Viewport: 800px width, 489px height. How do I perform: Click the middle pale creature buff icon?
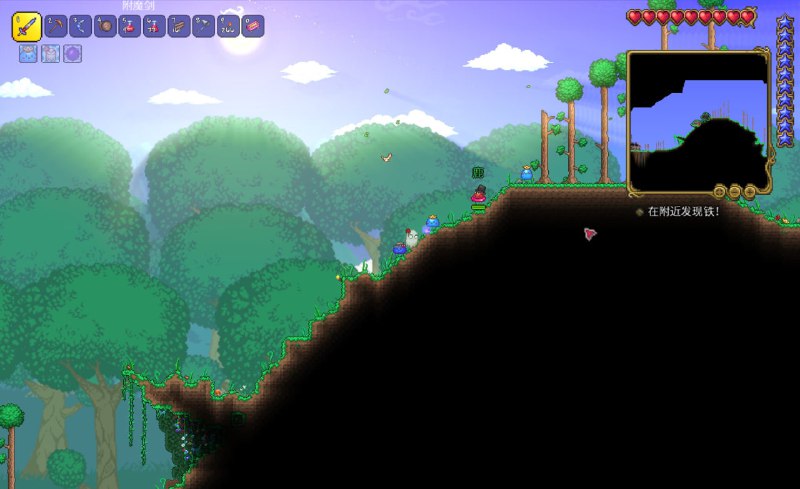[50, 54]
